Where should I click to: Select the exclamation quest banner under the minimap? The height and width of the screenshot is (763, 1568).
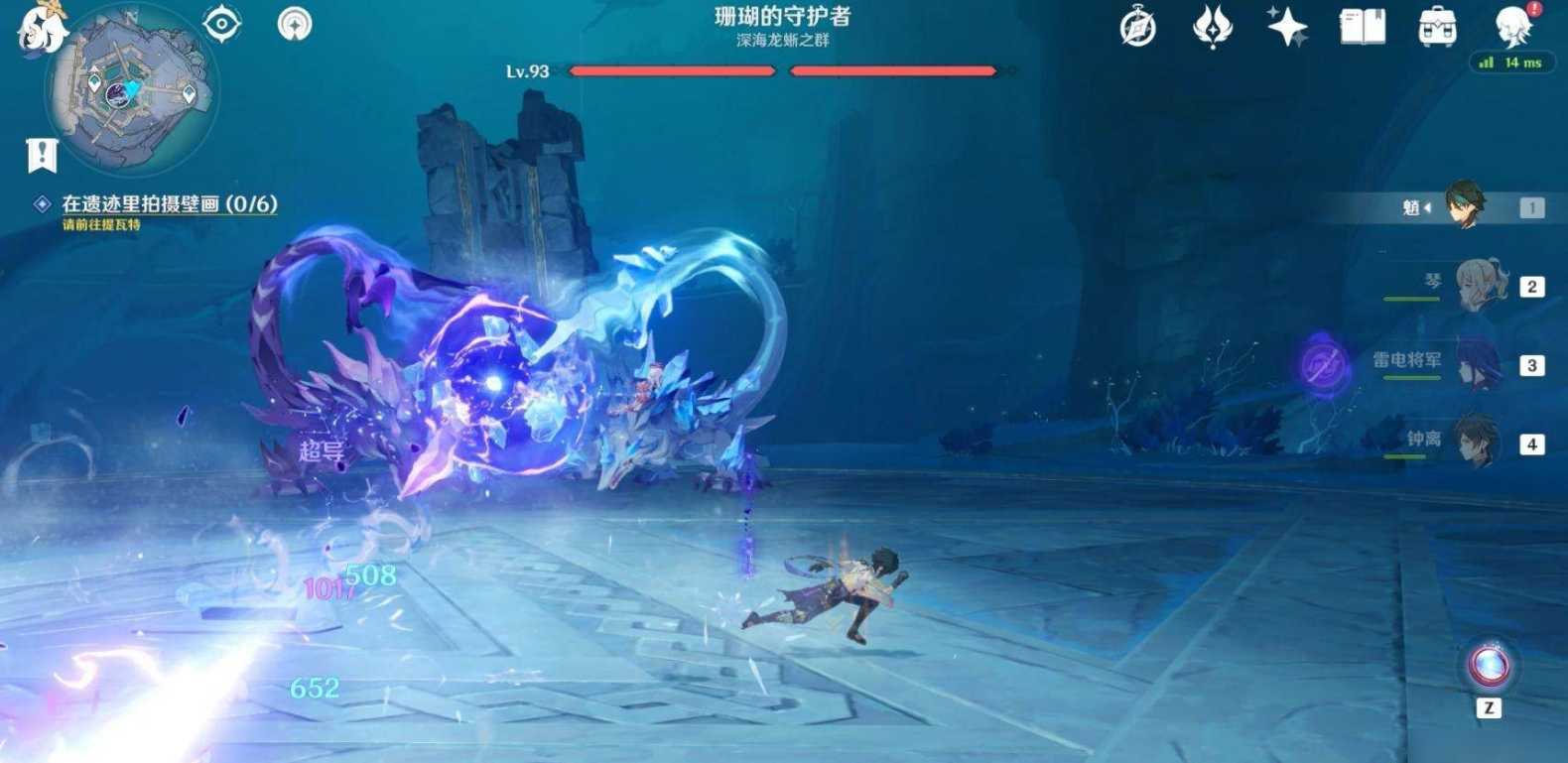[40, 153]
